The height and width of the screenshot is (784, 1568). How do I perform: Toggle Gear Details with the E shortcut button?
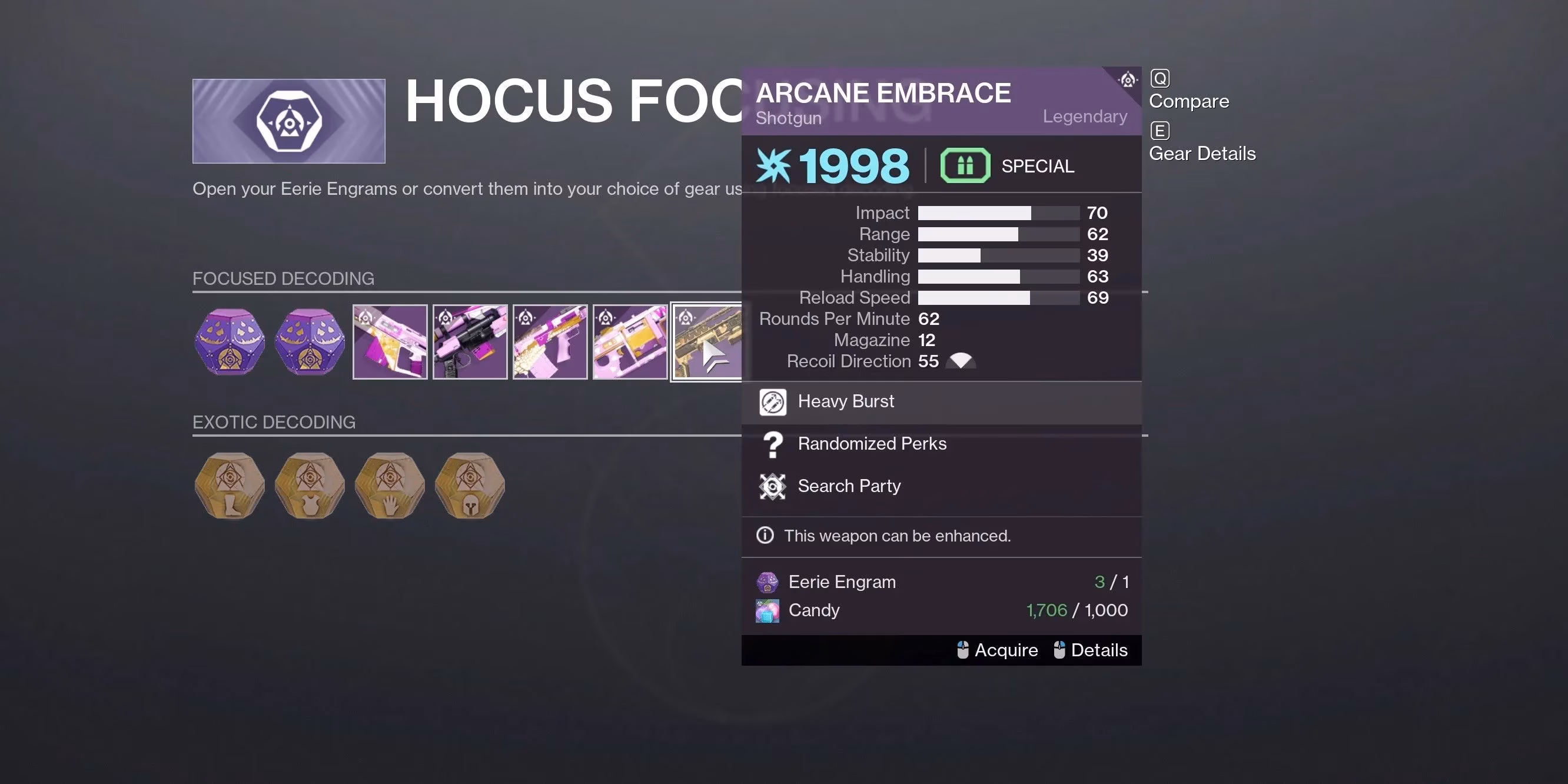(x=1160, y=129)
